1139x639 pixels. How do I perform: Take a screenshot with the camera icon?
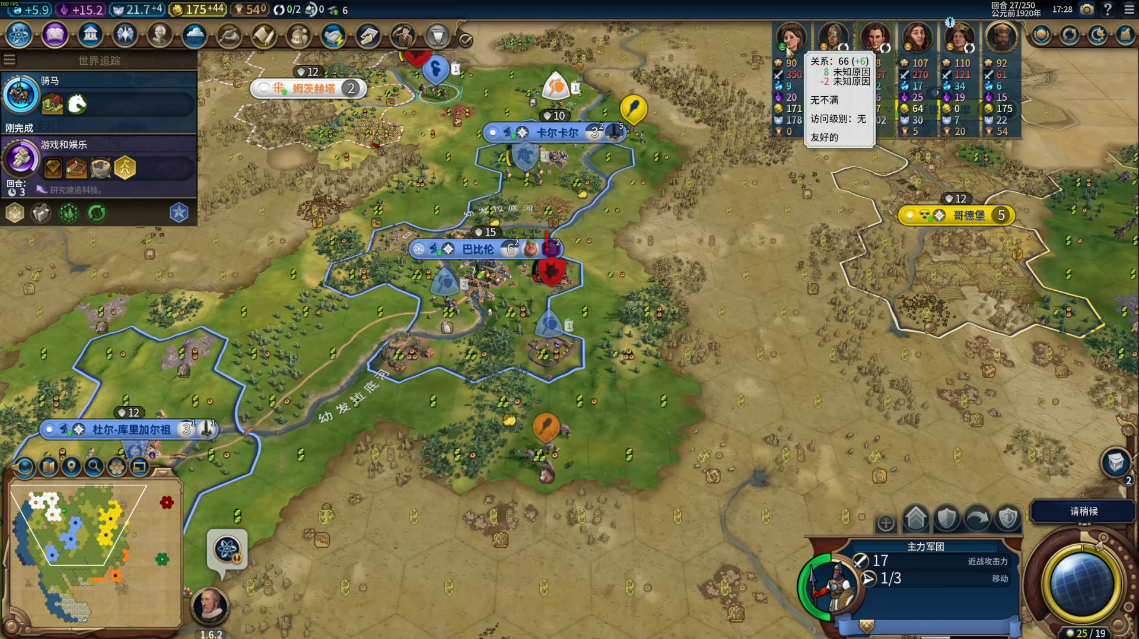pos(1085,9)
